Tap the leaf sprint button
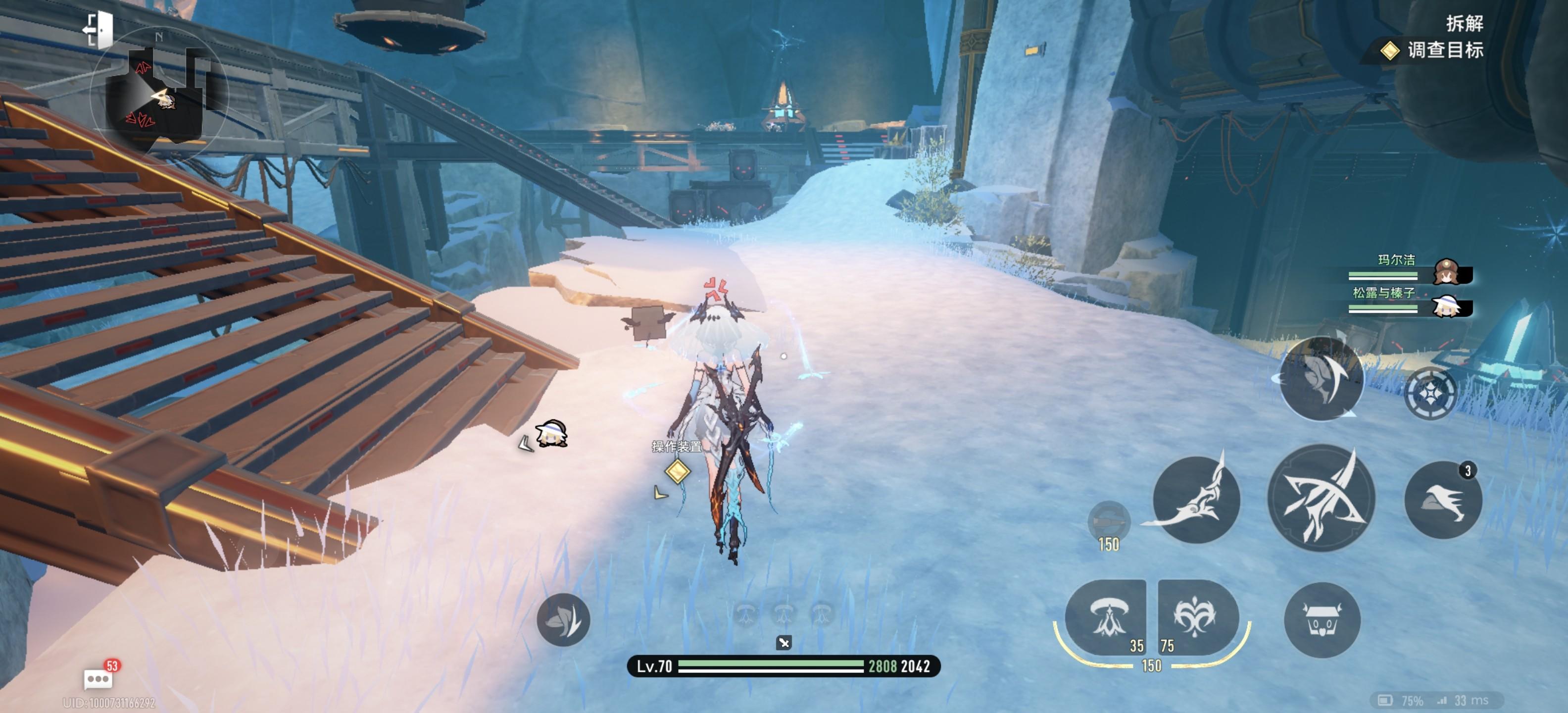This screenshot has width=1568, height=713. coord(563,620)
